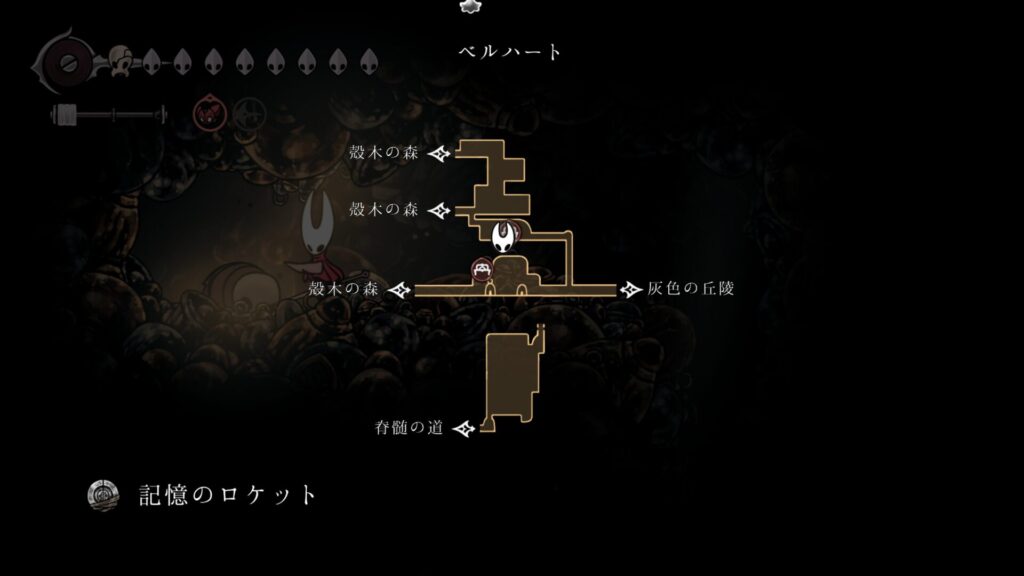This screenshot has width=1024, height=576.
Task: Select the 脊髄の道 exit marker
Action: click(463, 429)
